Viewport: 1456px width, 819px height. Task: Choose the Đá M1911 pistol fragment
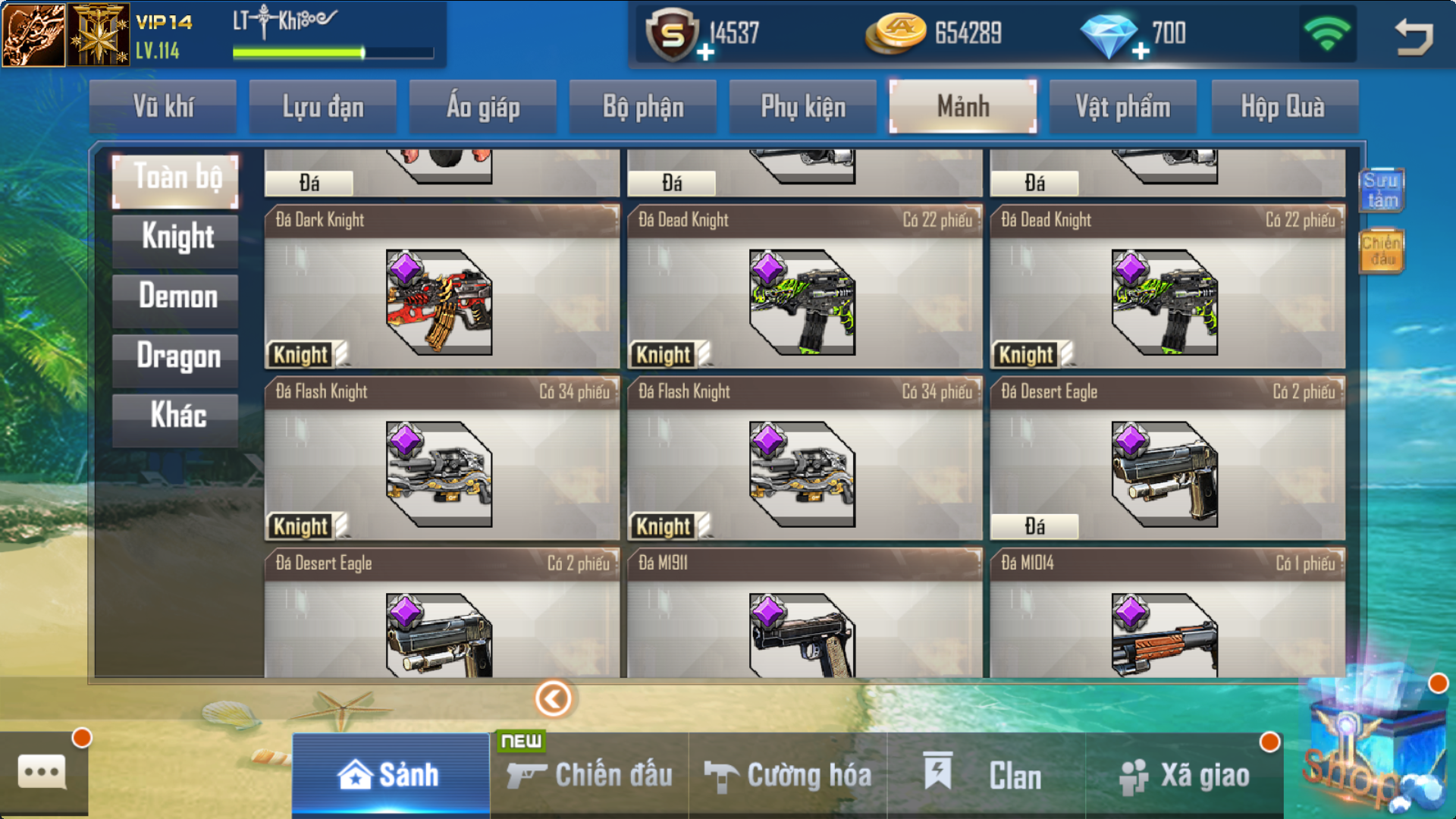click(804, 613)
